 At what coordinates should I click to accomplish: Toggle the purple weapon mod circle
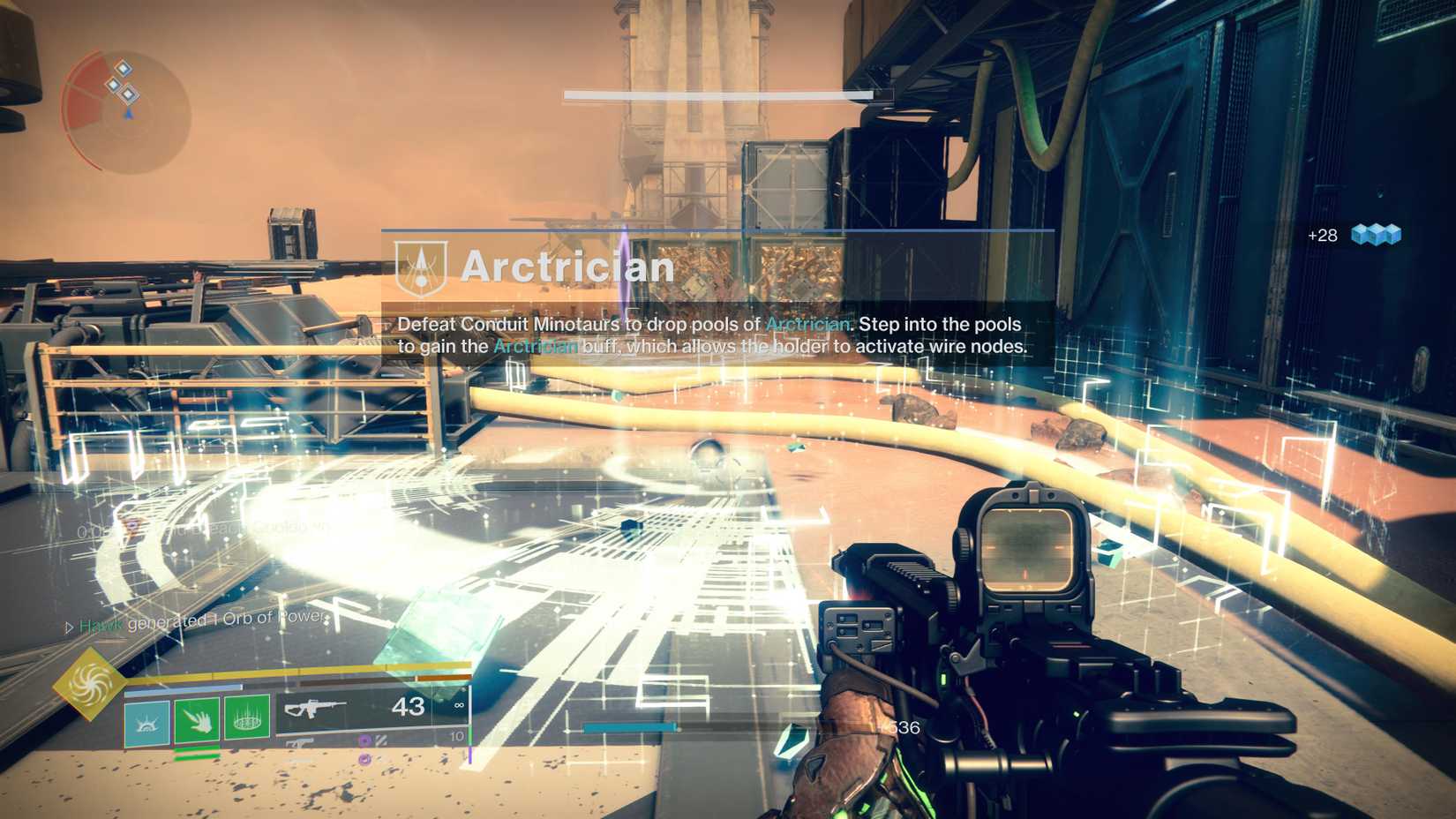[x=364, y=740]
